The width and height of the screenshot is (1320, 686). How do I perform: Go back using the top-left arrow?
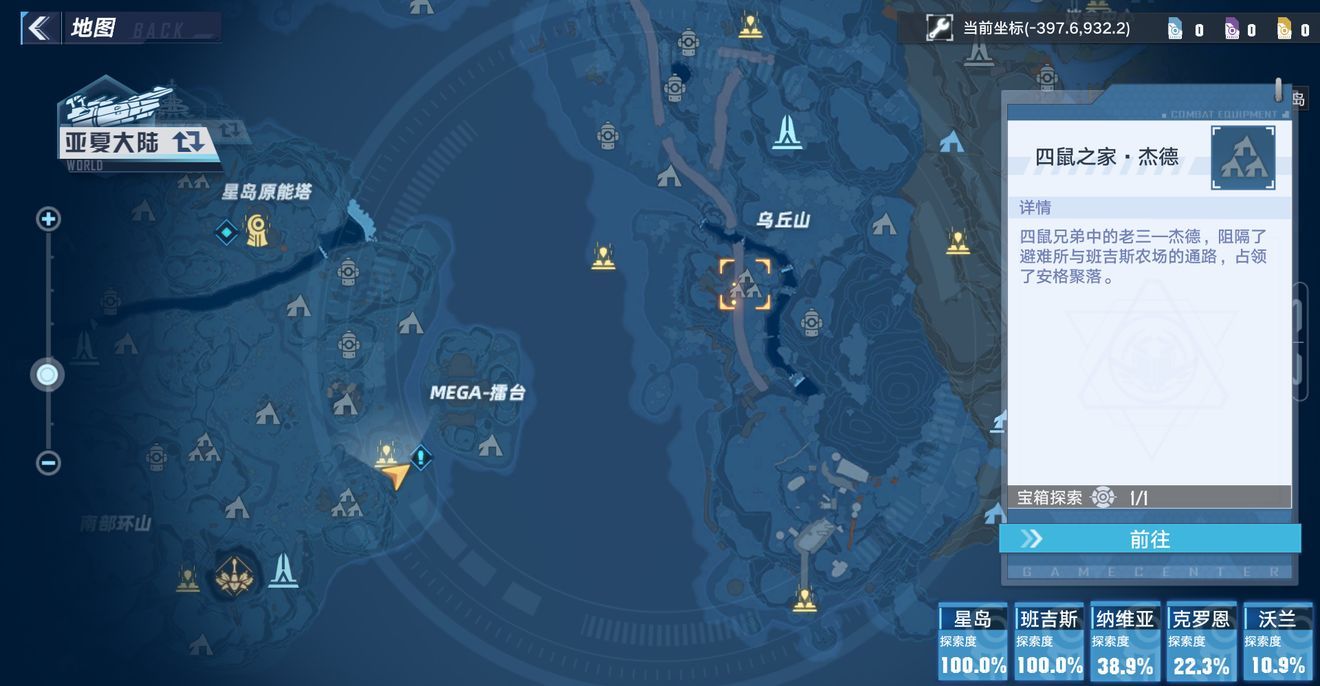click(39, 28)
